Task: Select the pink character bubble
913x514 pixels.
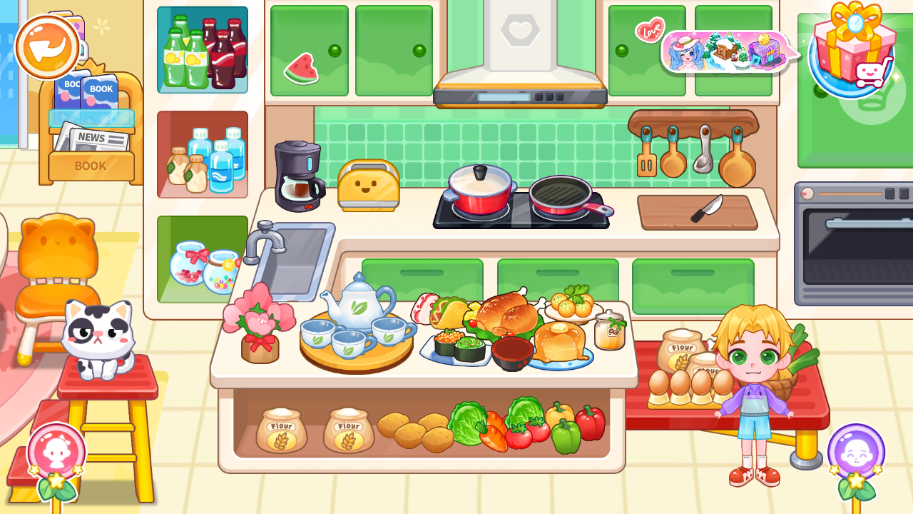Action: [55, 451]
